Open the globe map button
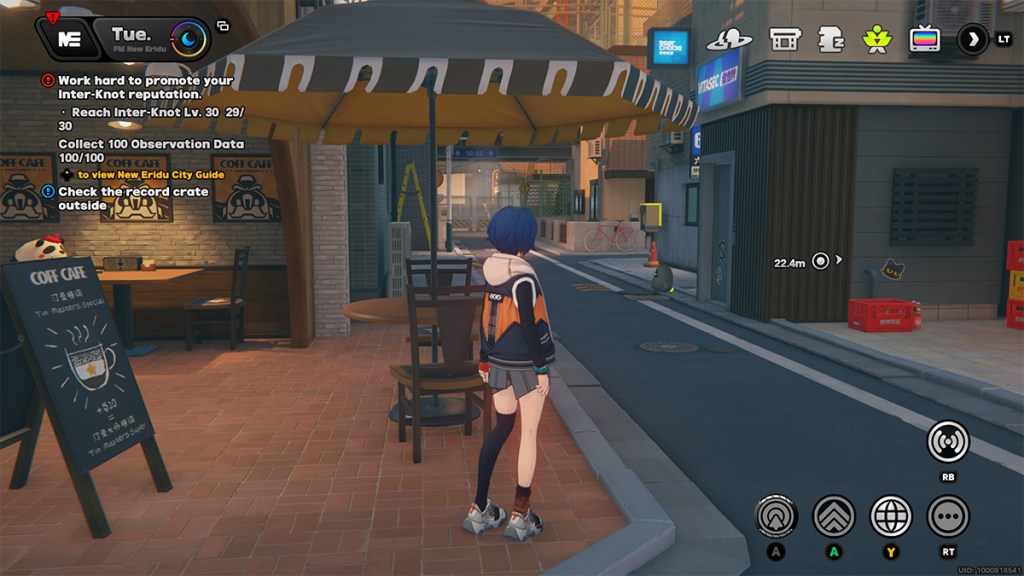 [891, 516]
